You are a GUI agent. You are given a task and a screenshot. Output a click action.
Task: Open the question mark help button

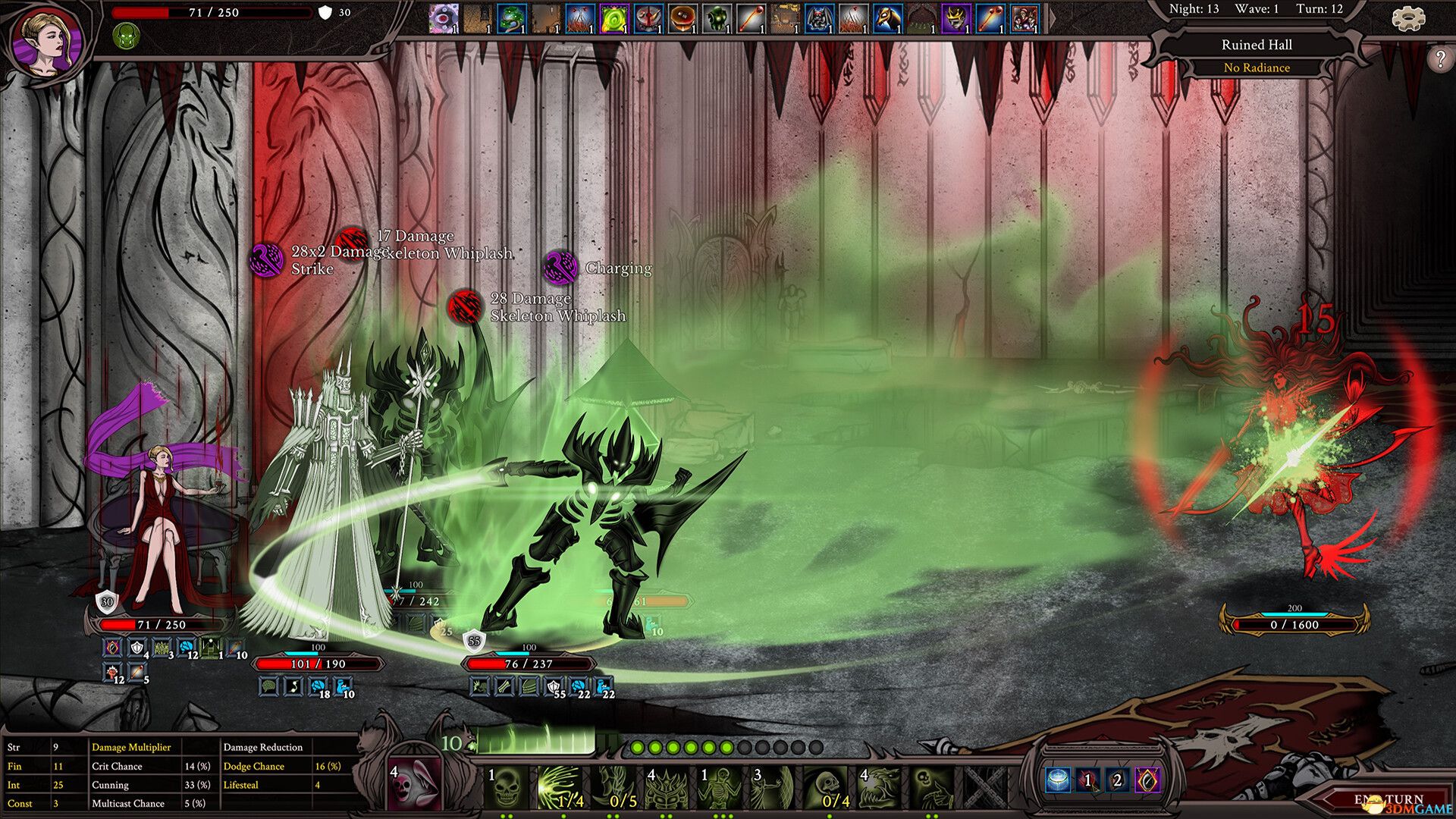pyautogui.click(x=1439, y=59)
